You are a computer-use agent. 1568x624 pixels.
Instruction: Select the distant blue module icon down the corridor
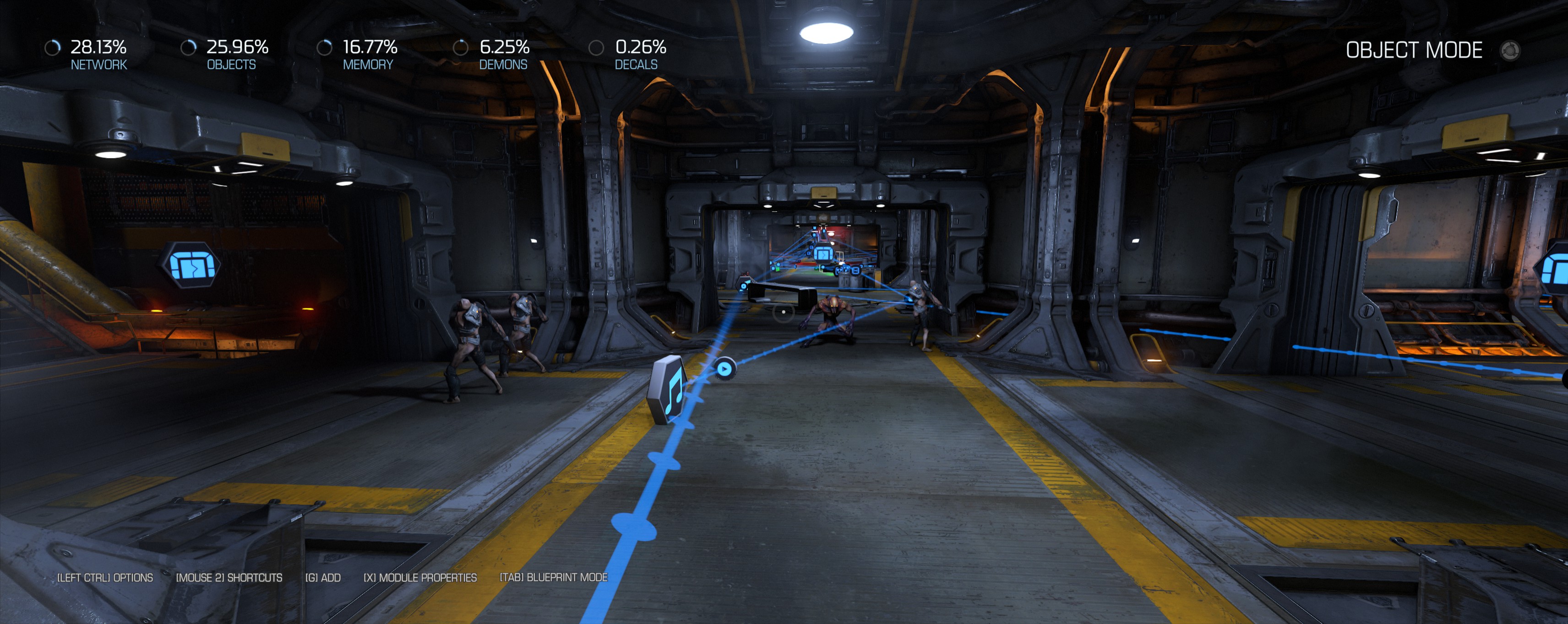[x=823, y=254]
